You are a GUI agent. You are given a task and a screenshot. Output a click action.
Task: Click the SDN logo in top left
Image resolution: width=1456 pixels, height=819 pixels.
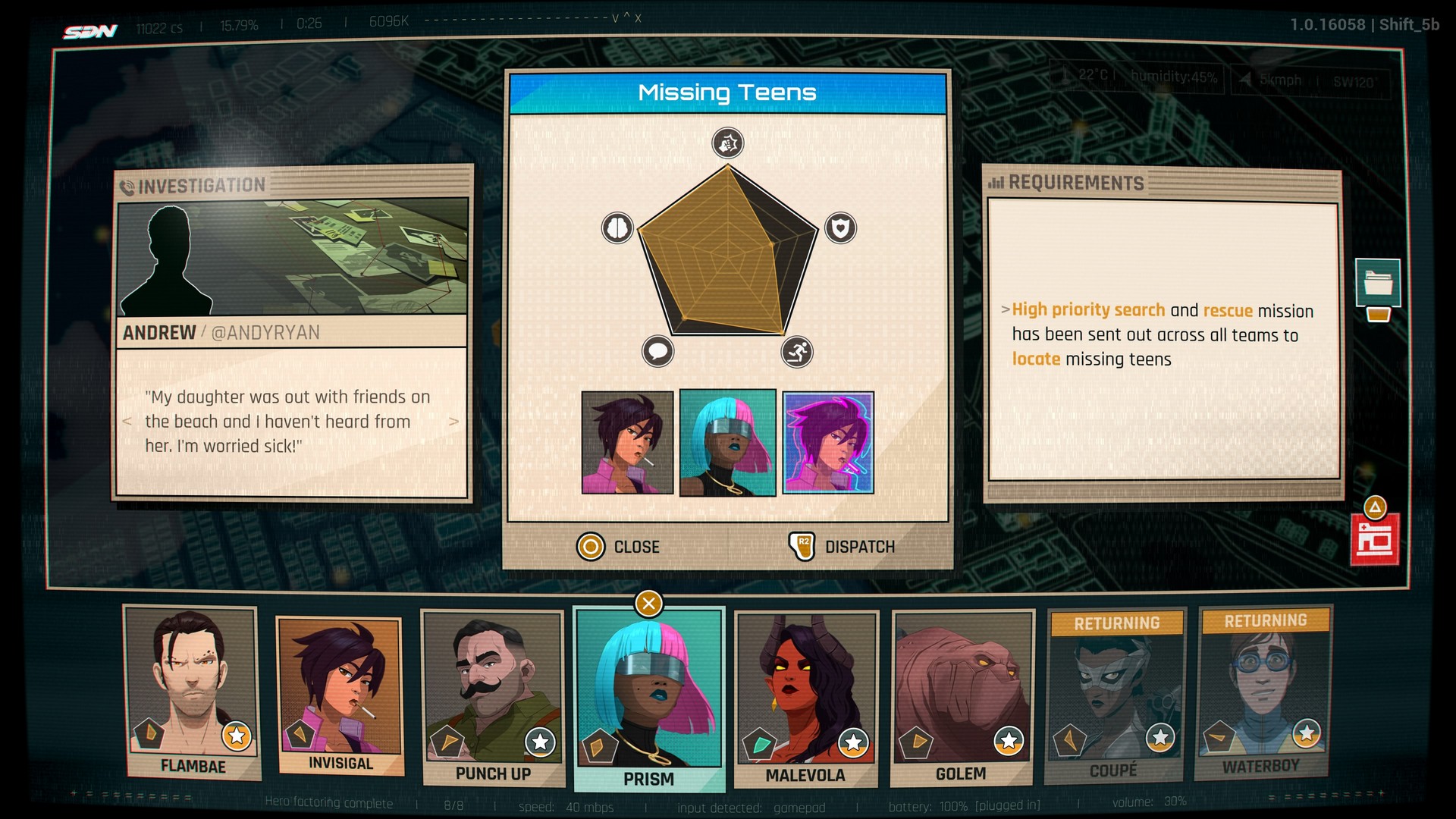coord(90,30)
